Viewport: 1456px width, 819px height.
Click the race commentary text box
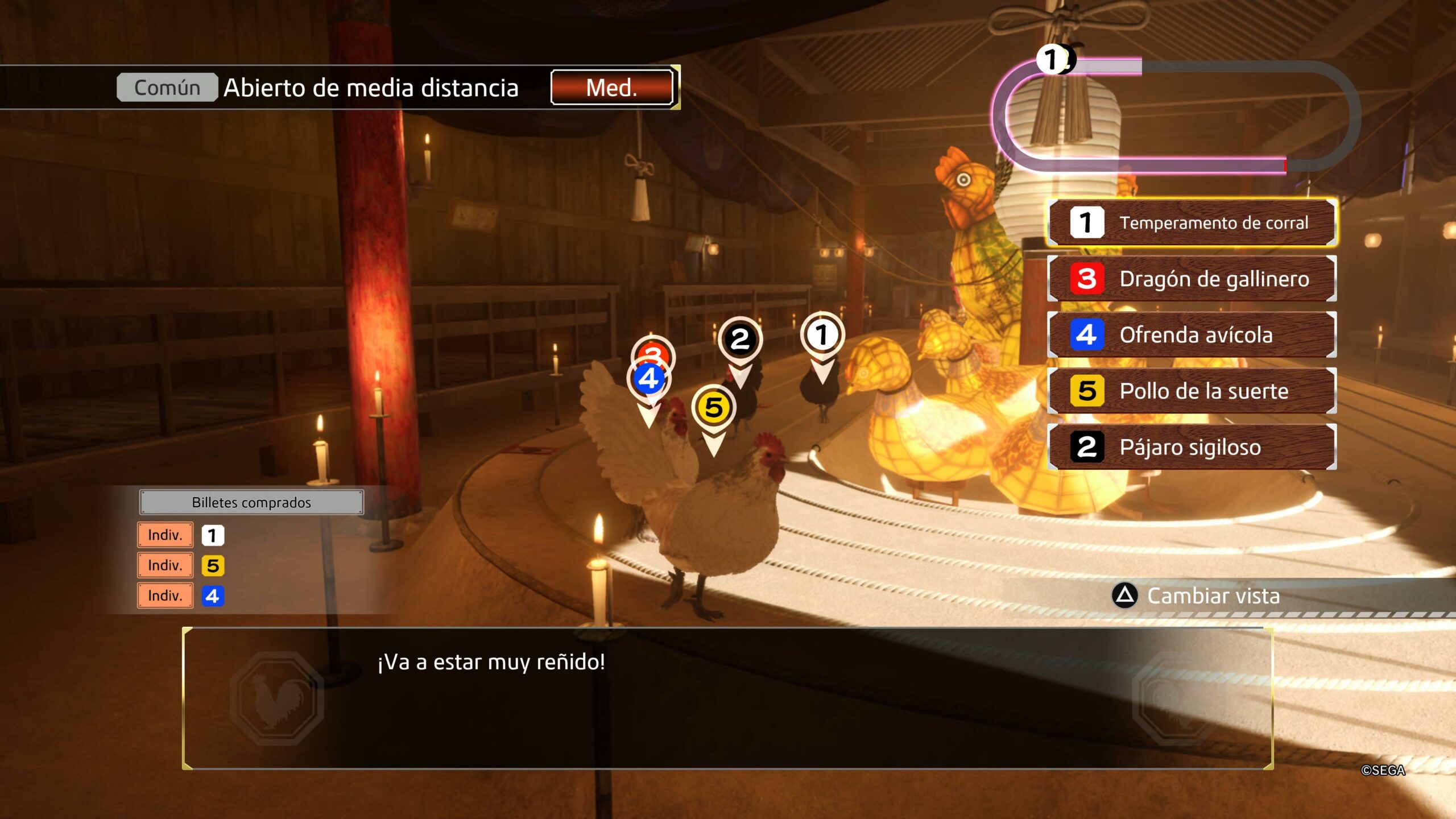(727, 698)
